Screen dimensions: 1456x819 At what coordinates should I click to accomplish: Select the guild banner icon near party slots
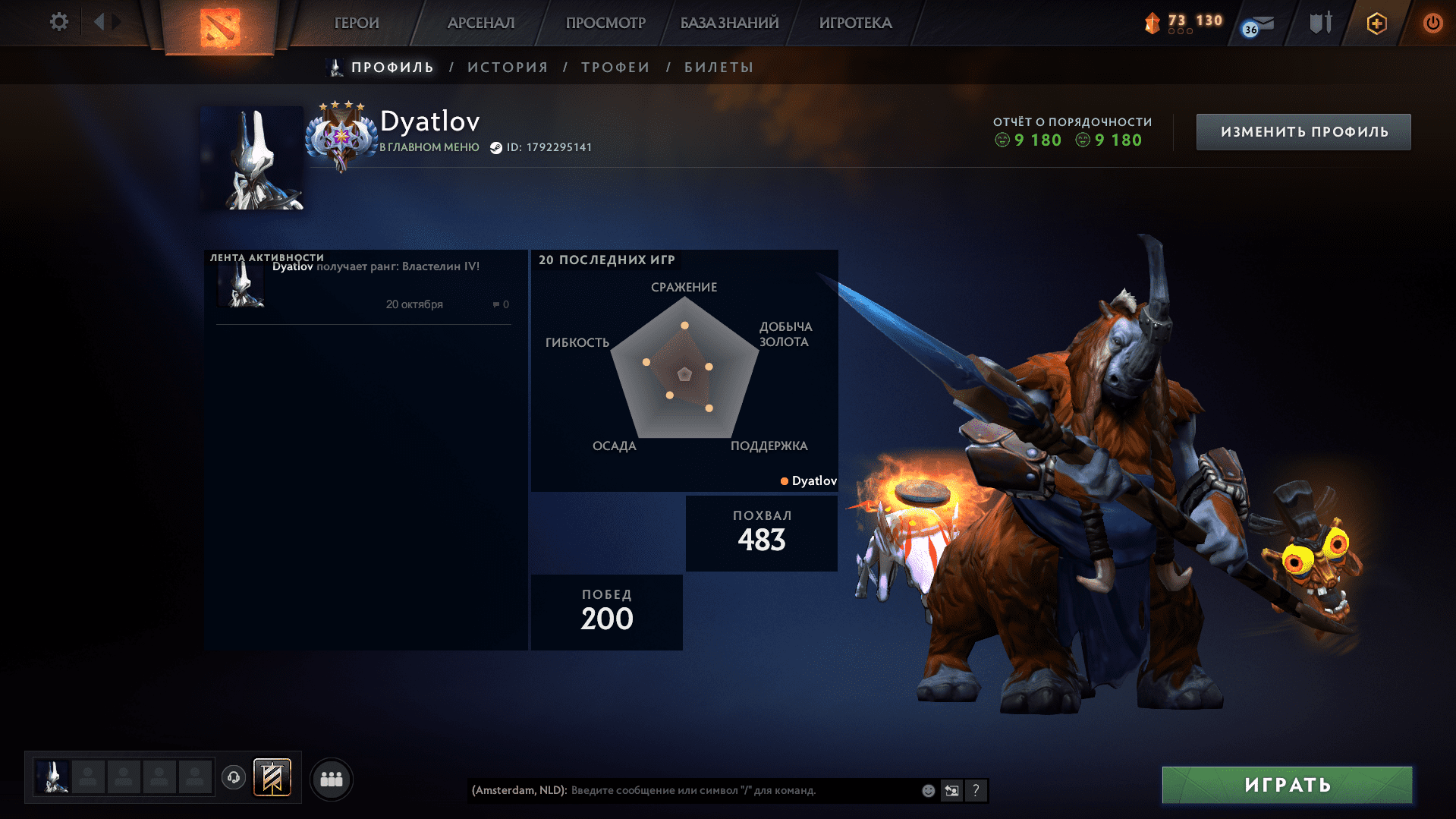pos(271,778)
